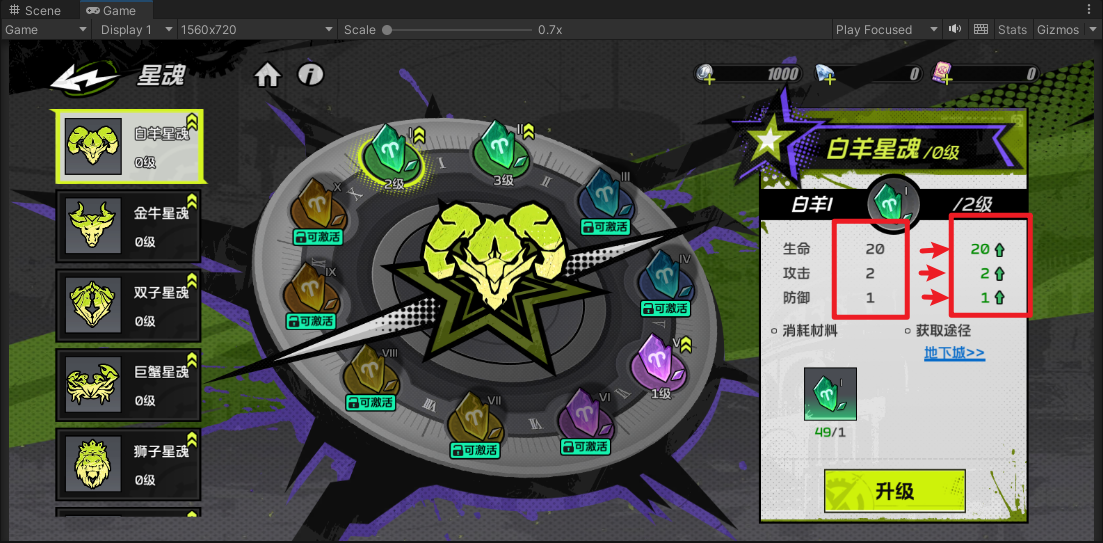This screenshot has width=1103, height=543.
Task: Open the info icon button
Action: point(311,75)
